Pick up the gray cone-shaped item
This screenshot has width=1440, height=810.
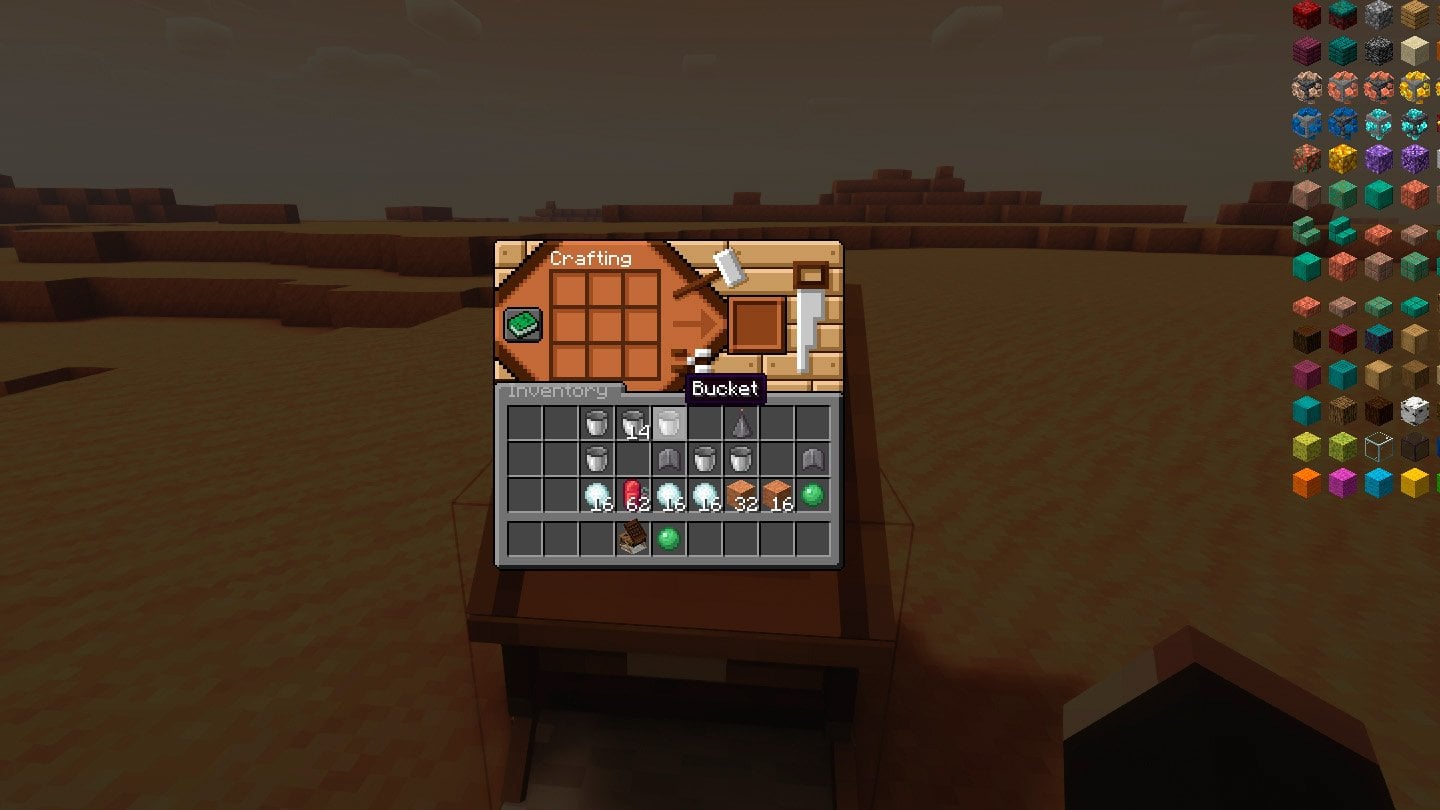pos(740,423)
